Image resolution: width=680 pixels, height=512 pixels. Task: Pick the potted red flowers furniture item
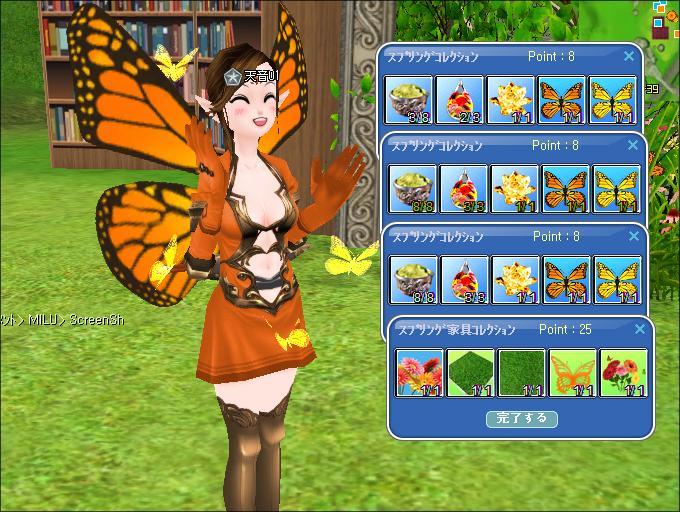622,372
